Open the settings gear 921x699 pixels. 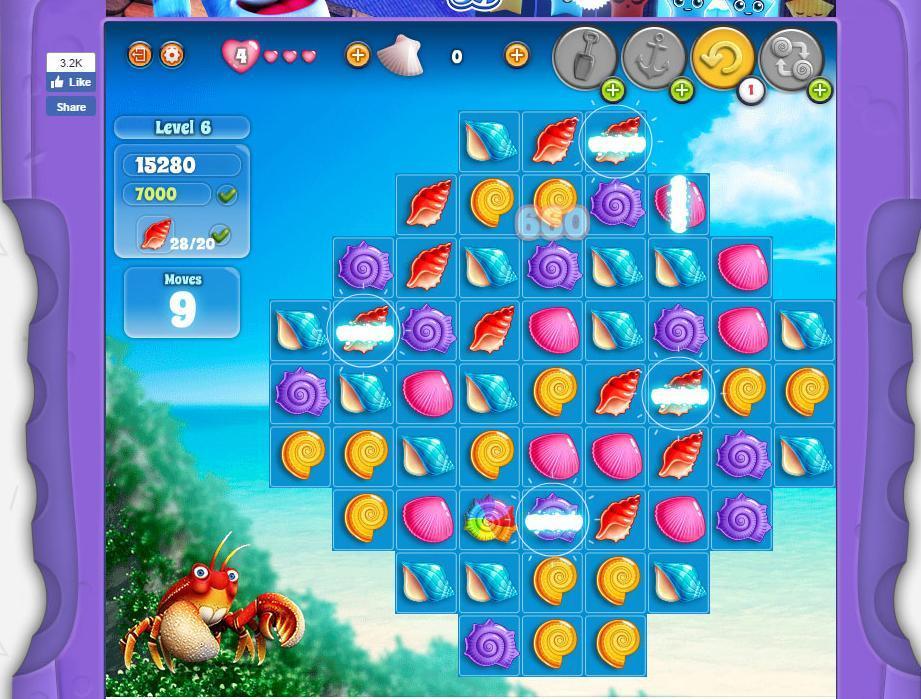point(172,55)
